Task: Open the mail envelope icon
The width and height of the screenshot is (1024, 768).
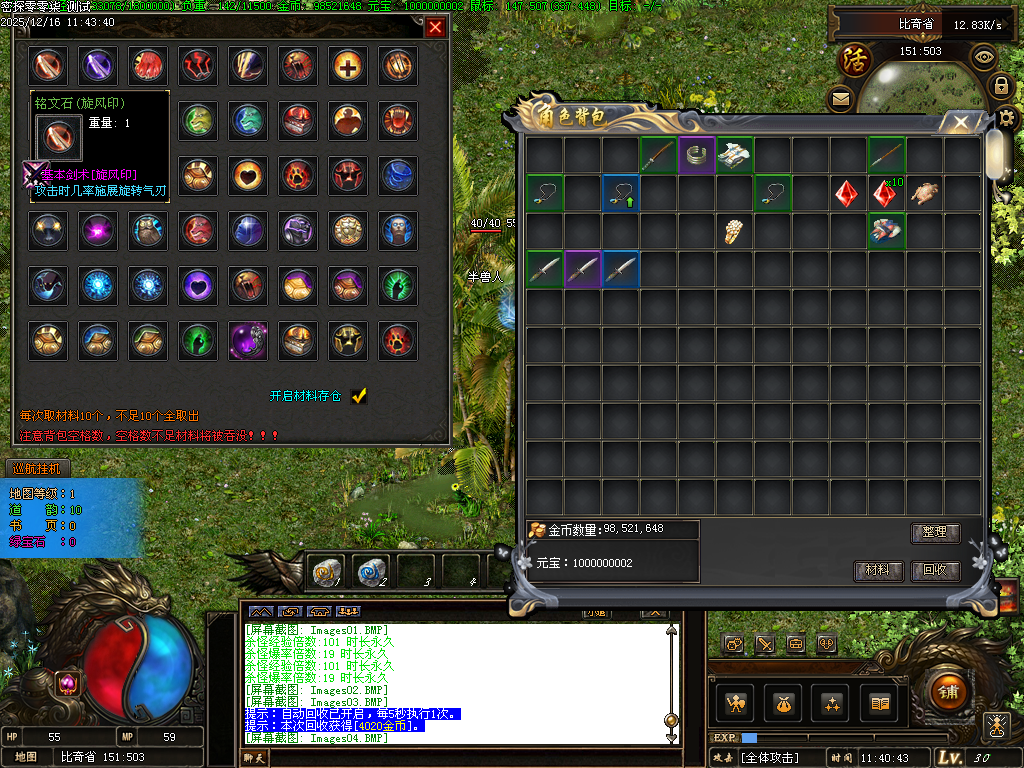Action: [840, 99]
